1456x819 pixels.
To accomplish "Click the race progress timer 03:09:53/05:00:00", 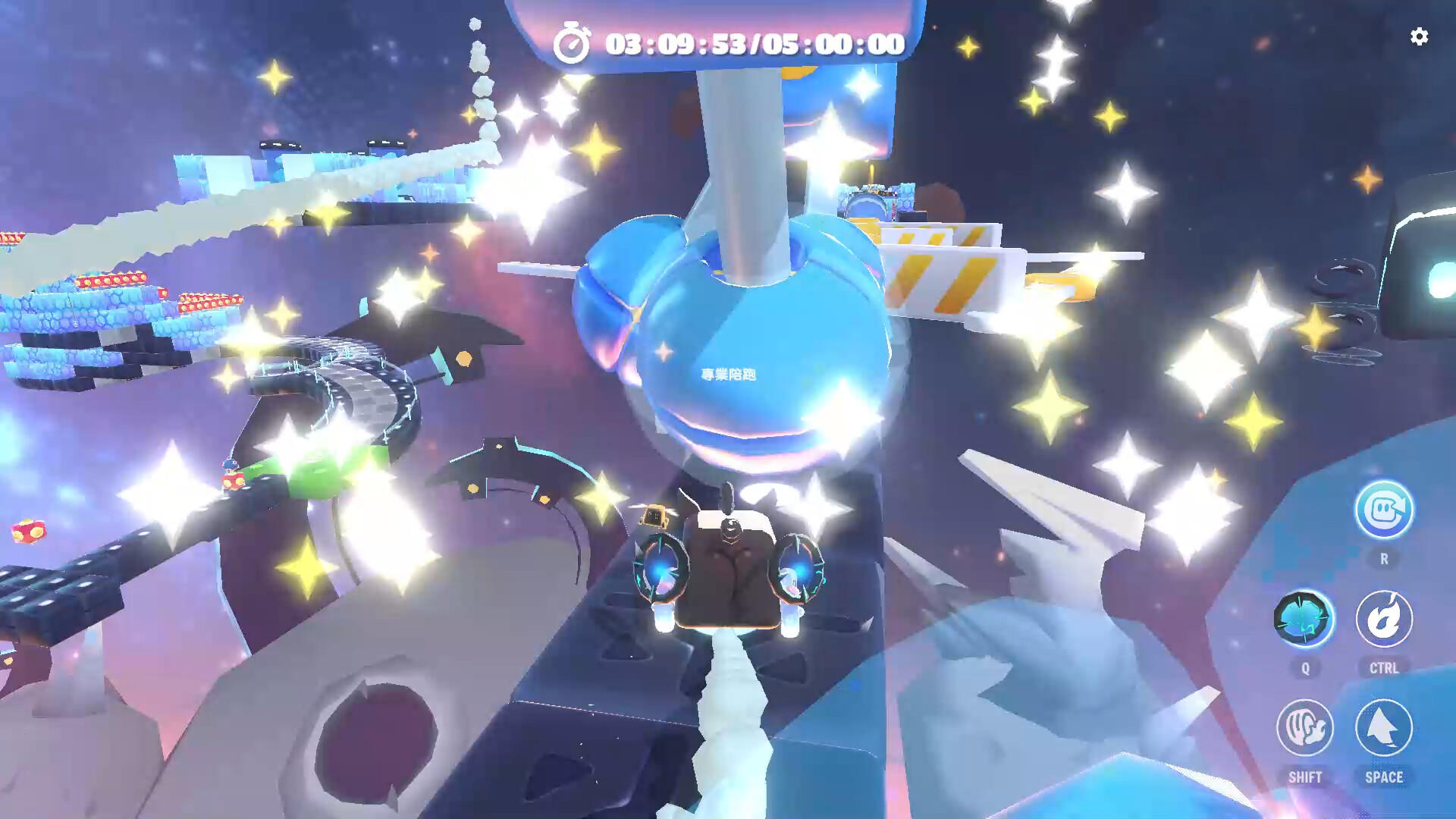I will [x=751, y=43].
